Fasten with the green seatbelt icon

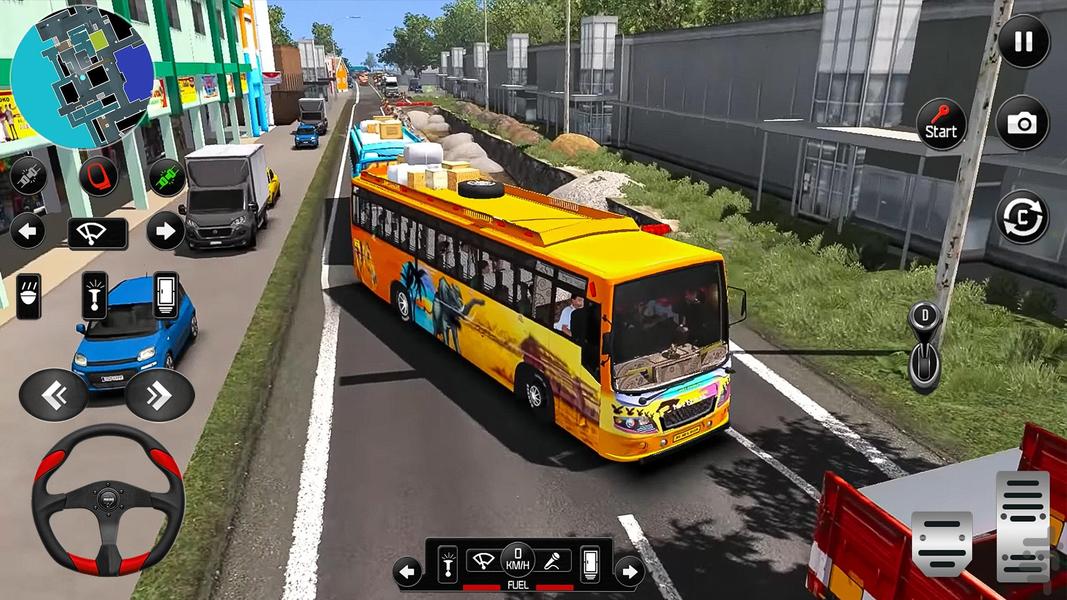click(x=167, y=177)
